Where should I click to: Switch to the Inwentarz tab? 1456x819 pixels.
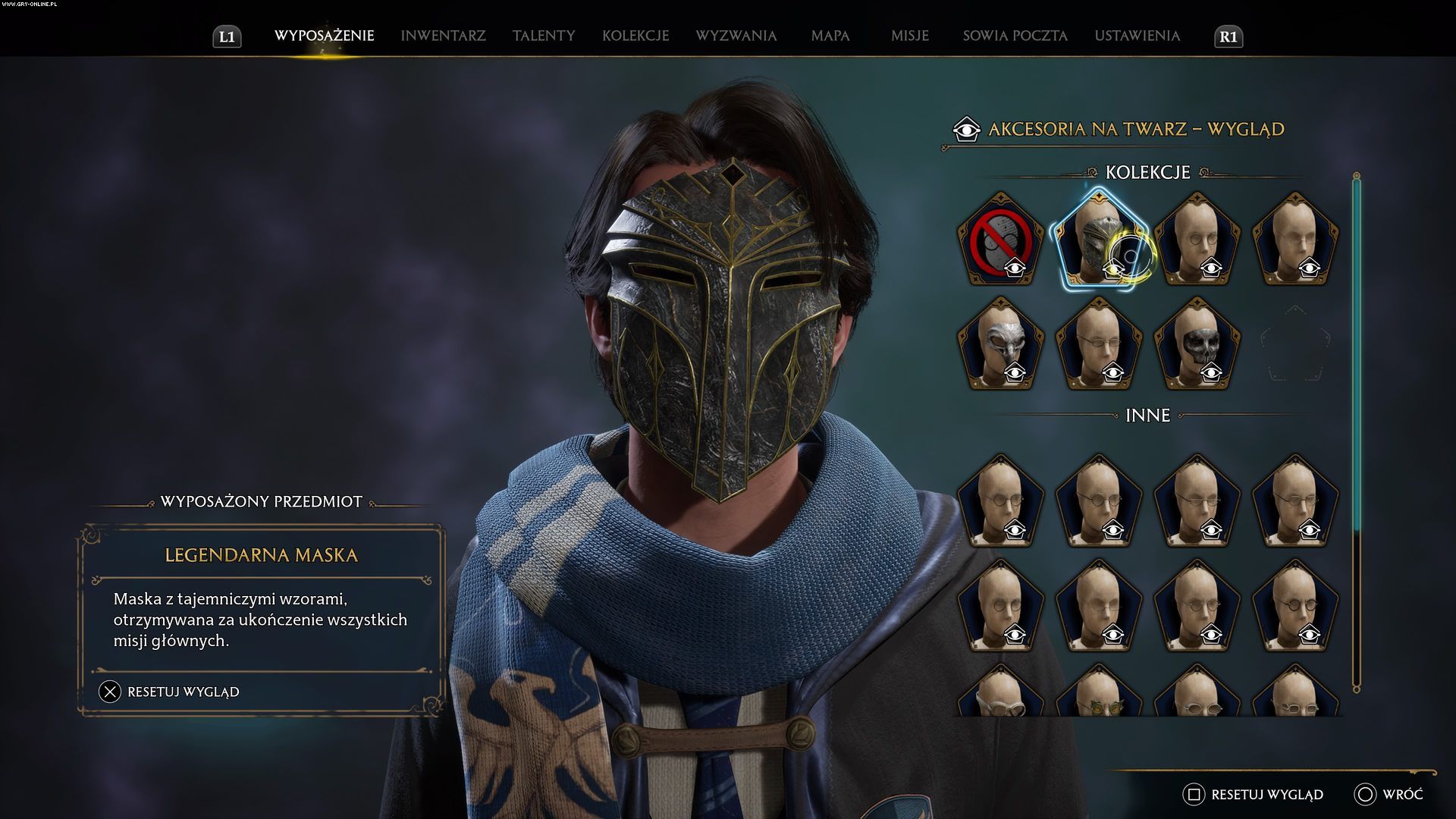tap(443, 36)
